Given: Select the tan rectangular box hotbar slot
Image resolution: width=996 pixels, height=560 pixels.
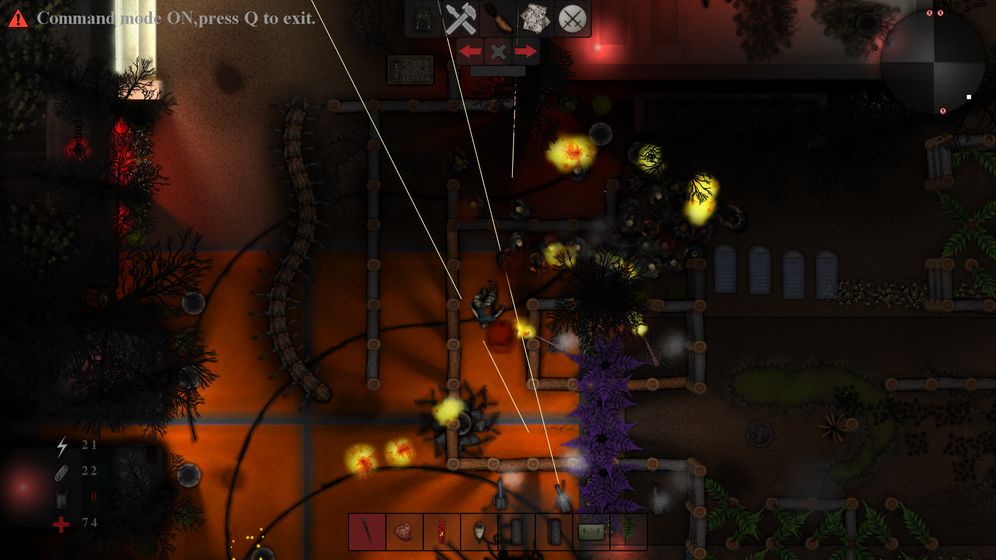Looking at the screenshot, I should 592,531.
